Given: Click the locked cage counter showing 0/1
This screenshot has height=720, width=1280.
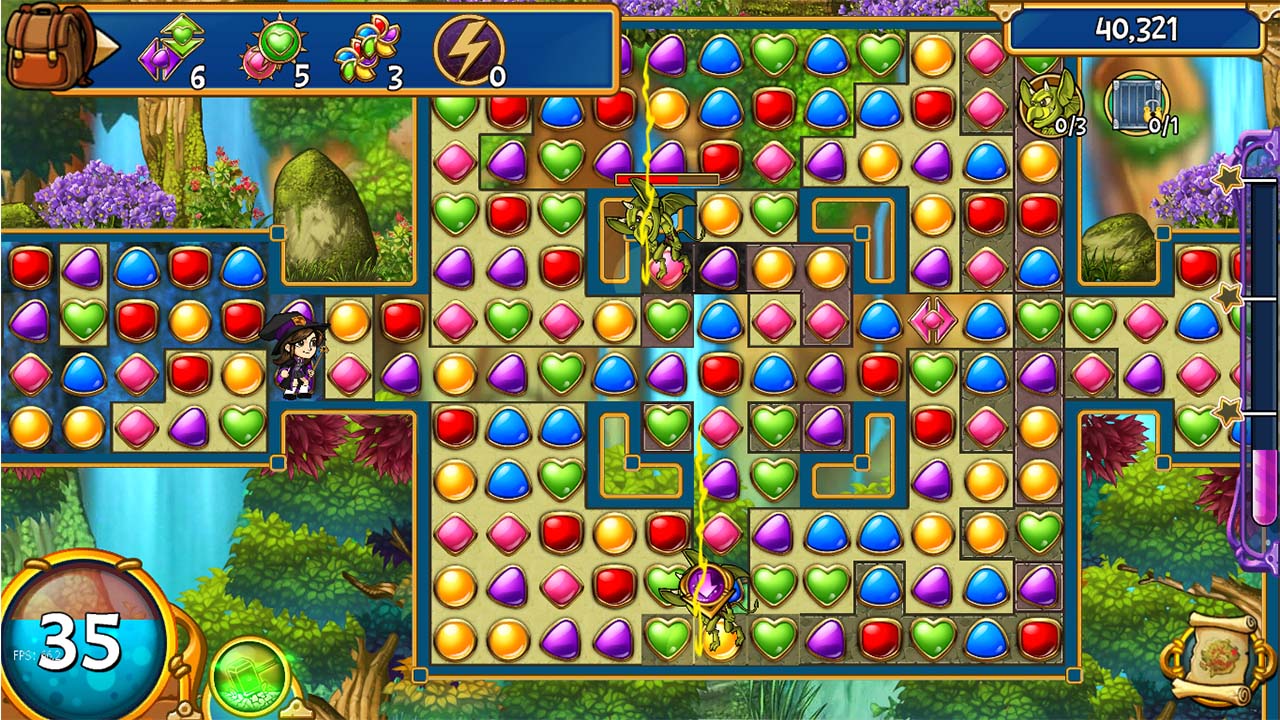Looking at the screenshot, I should pos(1135,105).
